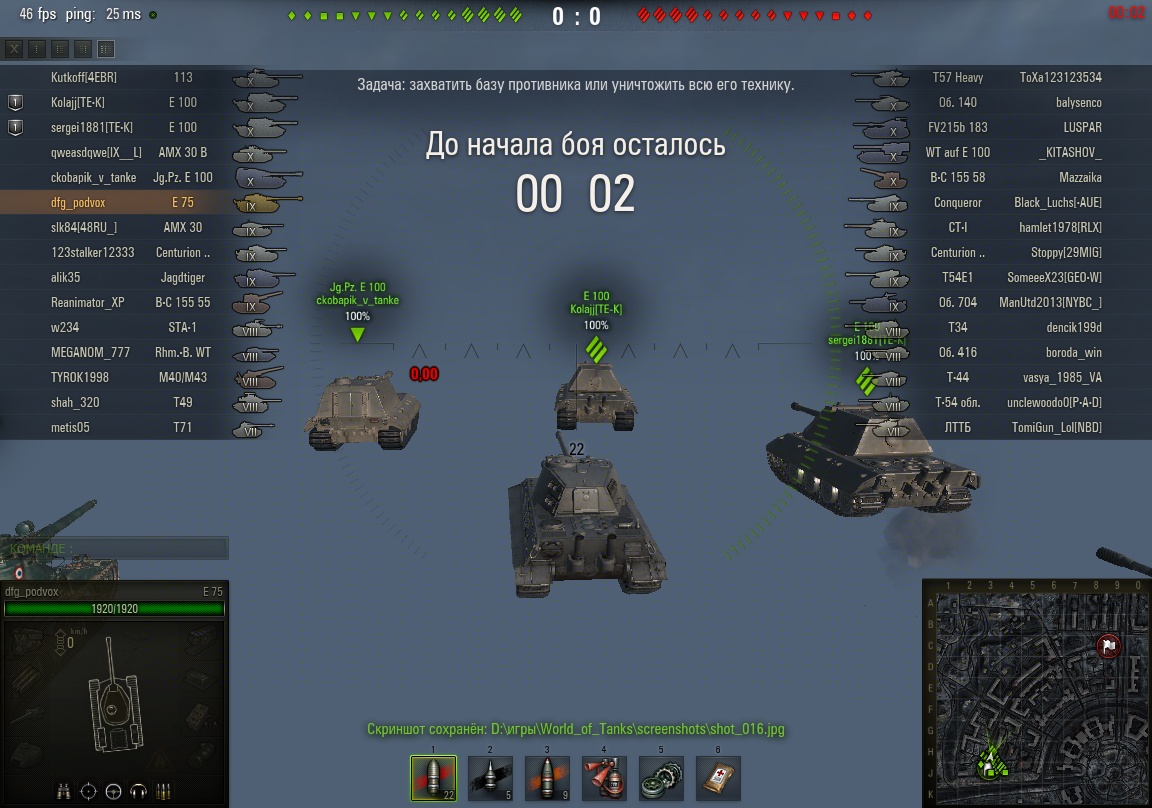Viewport: 1152px width, 808px height.
Task: Choose the widest player list layout button
Action: pos(106,49)
